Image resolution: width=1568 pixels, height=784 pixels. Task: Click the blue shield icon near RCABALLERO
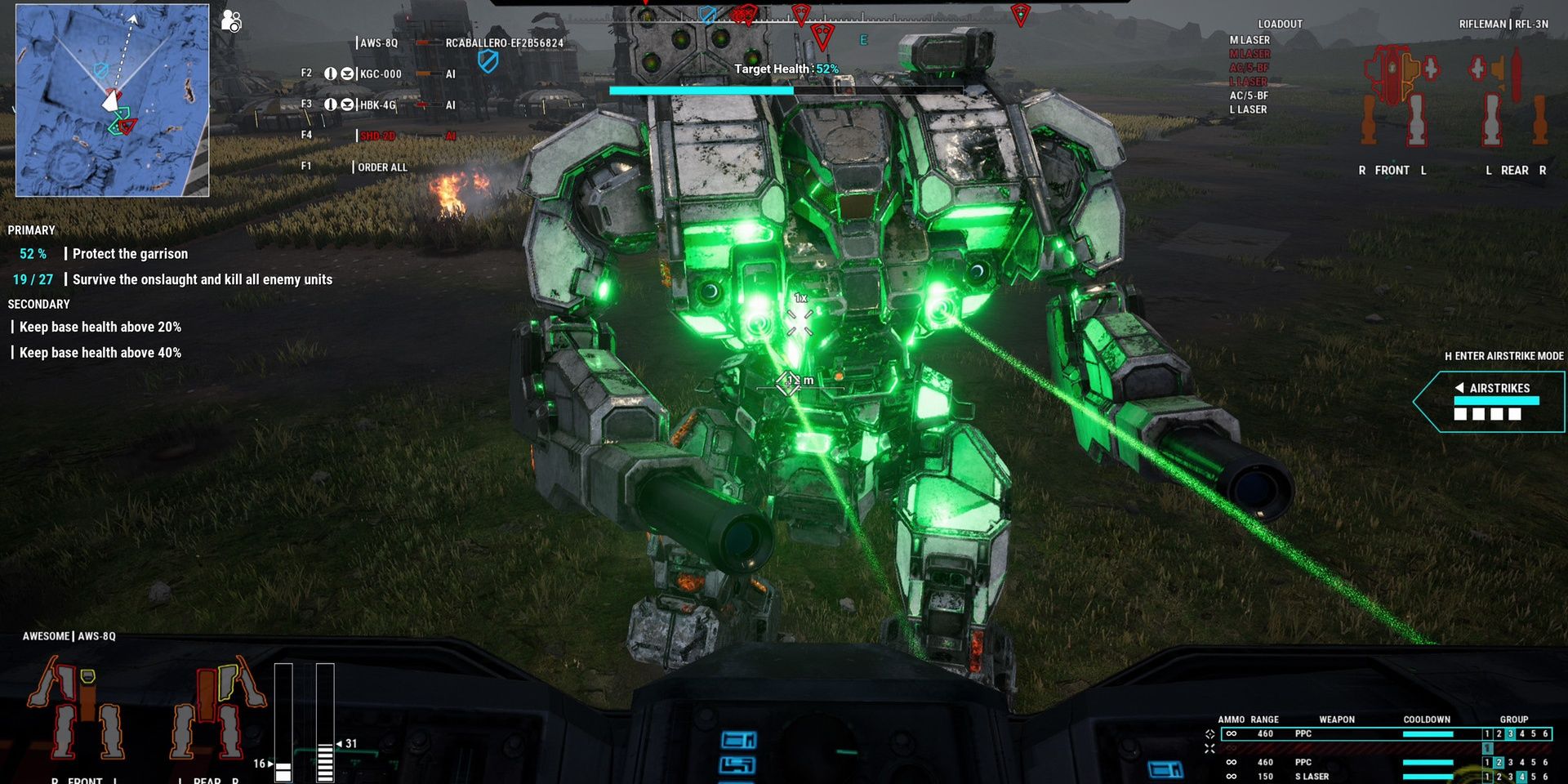coord(488,60)
